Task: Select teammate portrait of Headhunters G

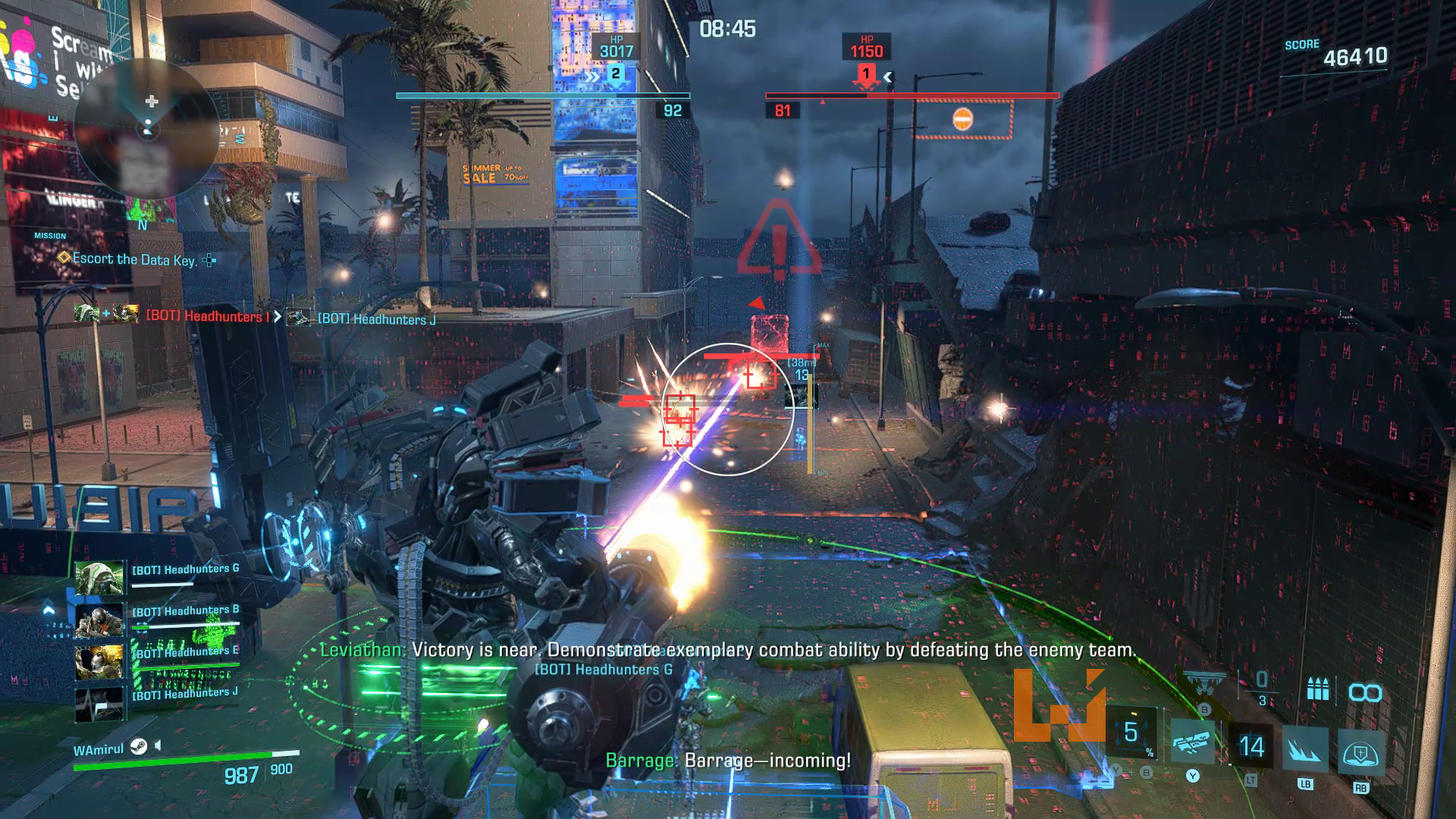Action: pyautogui.click(x=99, y=579)
